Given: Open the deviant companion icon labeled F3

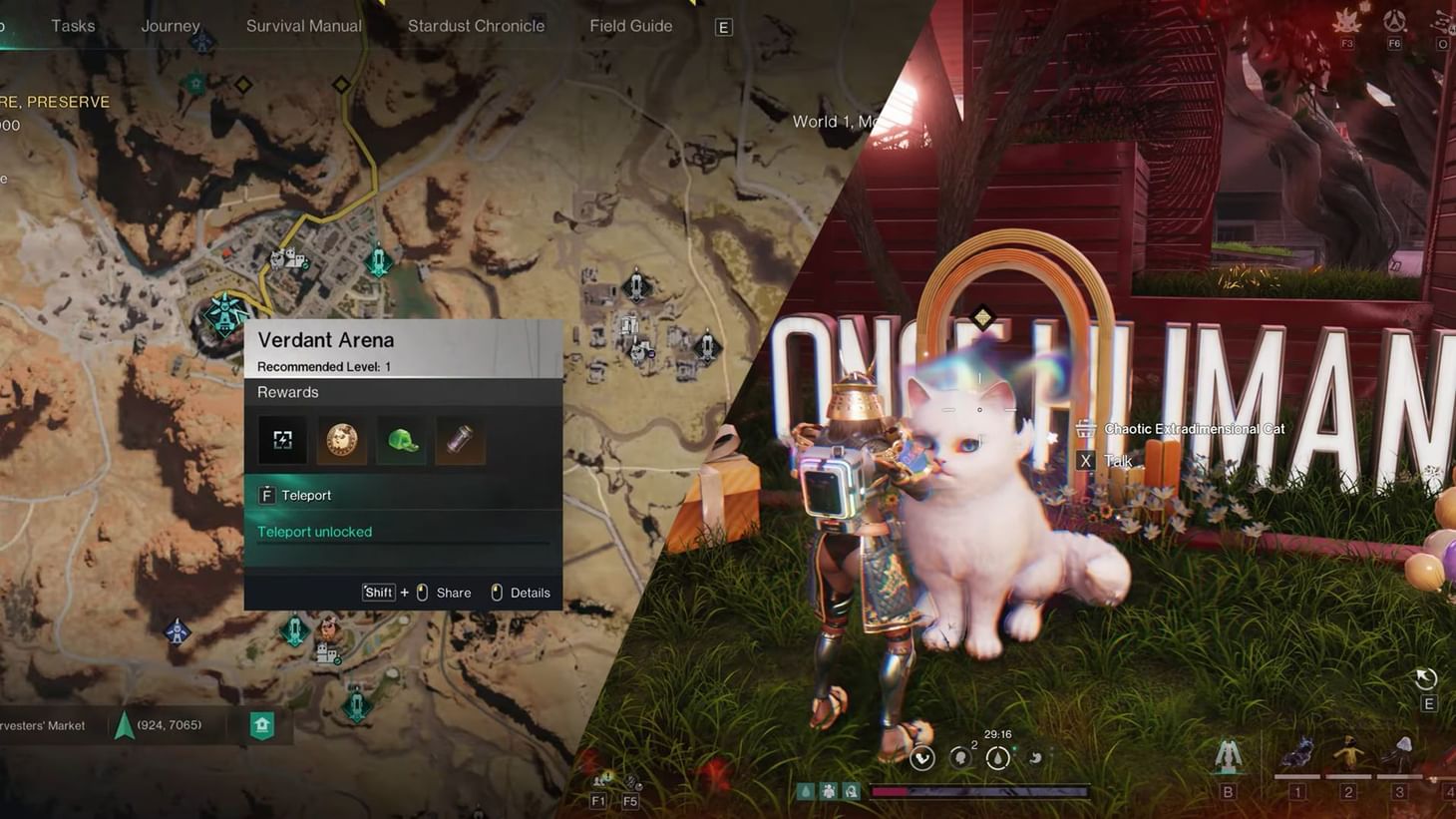Looking at the screenshot, I should tap(1346, 20).
